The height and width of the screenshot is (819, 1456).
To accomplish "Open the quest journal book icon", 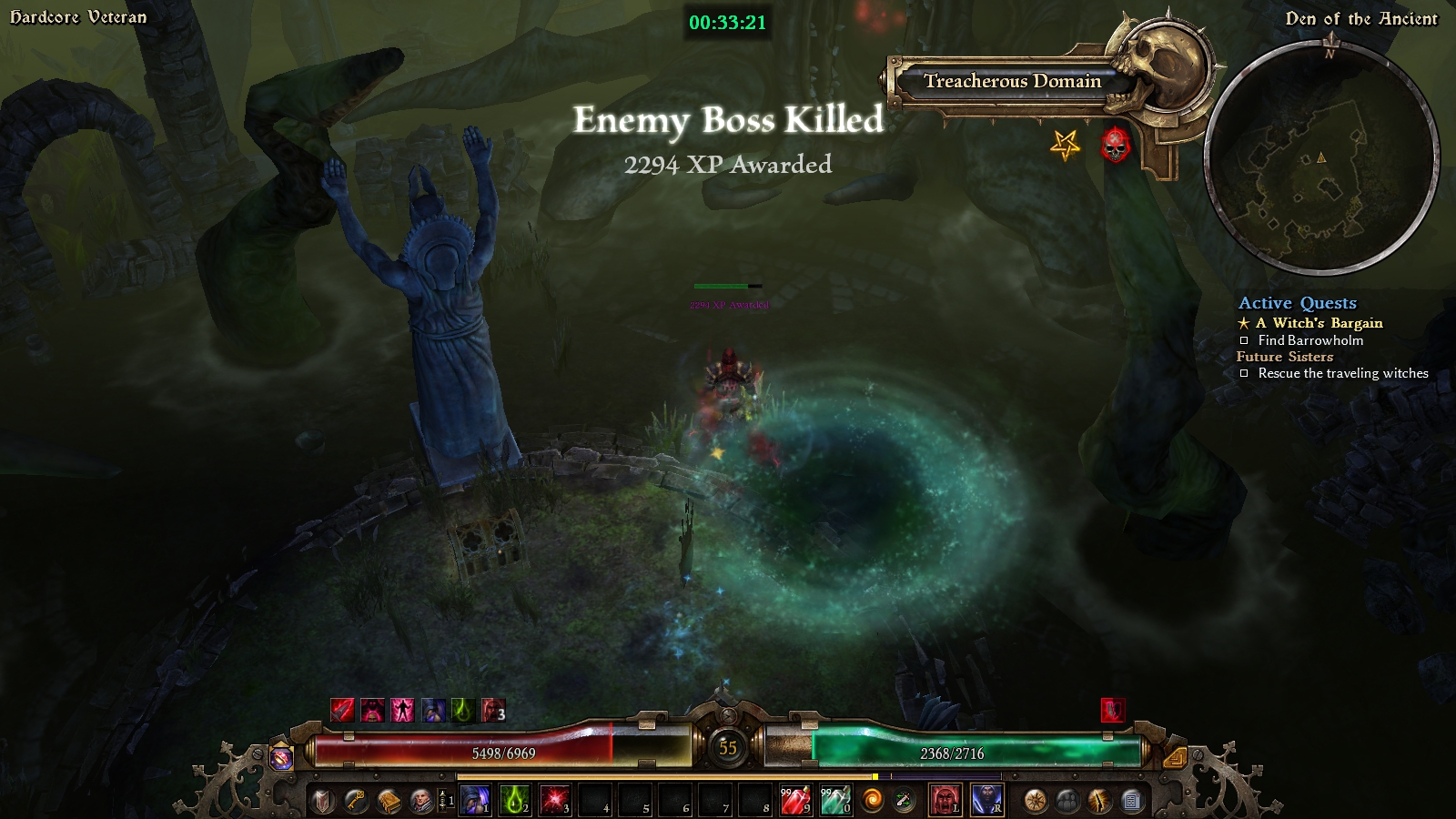I will (x=389, y=801).
